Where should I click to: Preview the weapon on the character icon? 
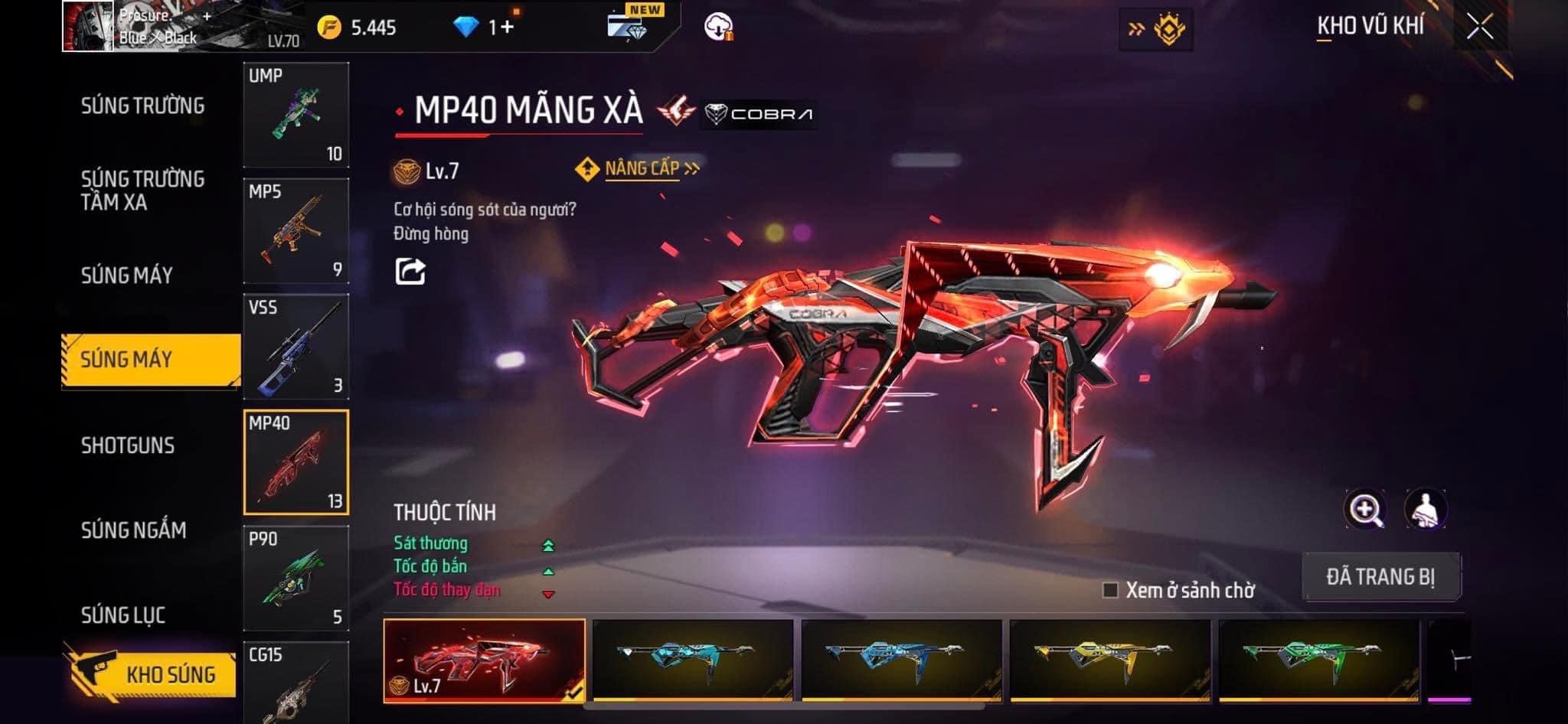(1426, 510)
